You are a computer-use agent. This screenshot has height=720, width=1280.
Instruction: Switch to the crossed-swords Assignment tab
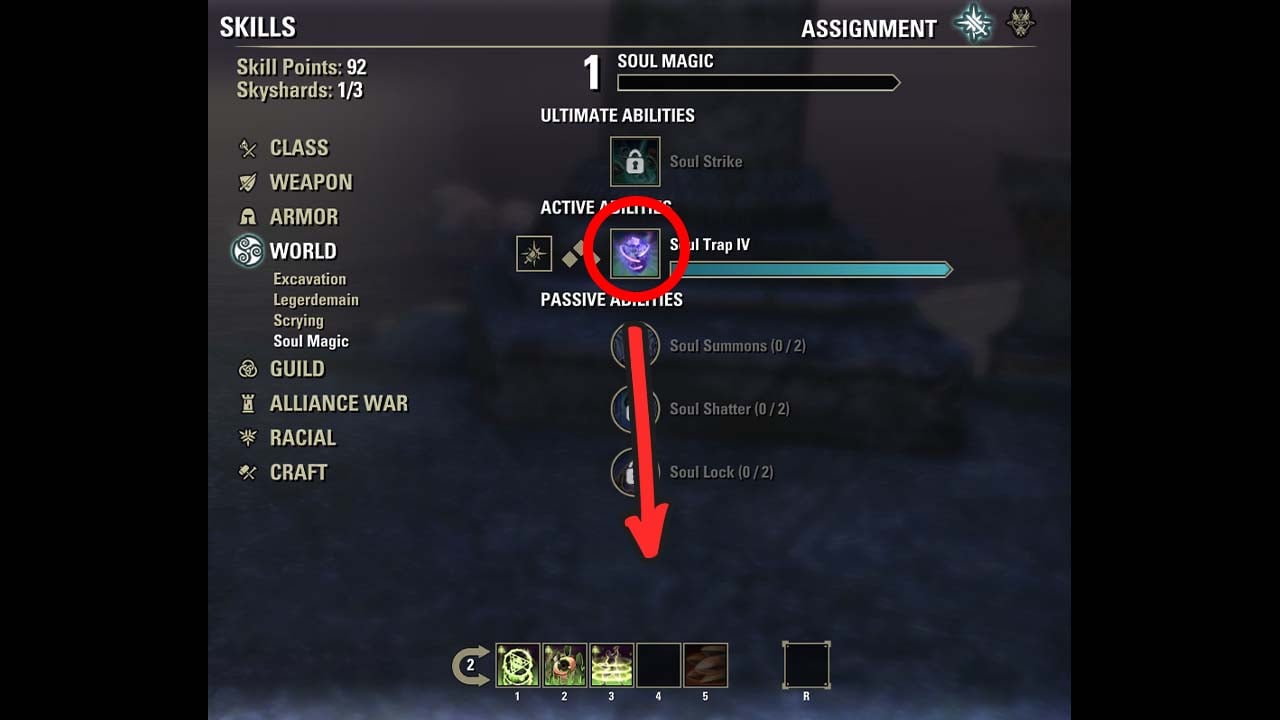[971, 24]
